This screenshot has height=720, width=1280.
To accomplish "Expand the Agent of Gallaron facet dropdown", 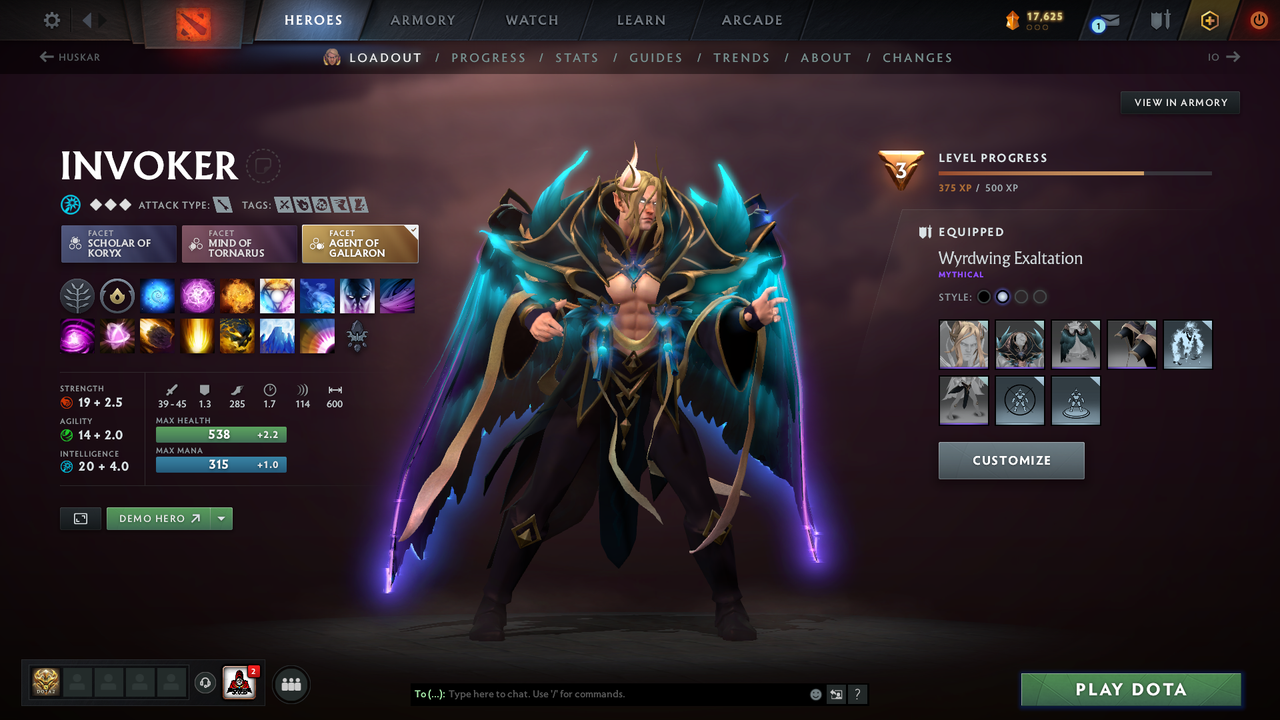I will (412, 230).
